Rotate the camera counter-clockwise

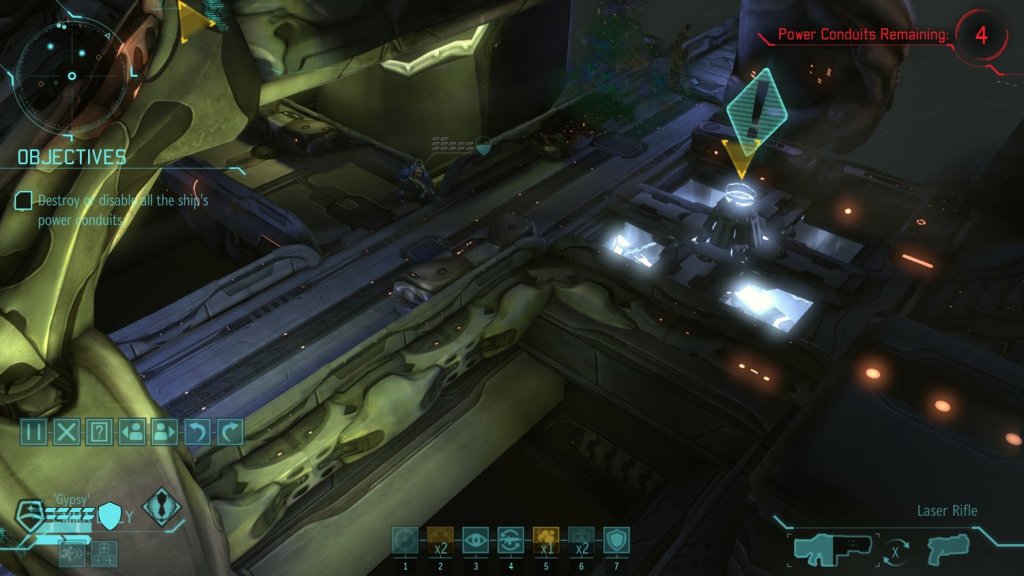(197, 432)
